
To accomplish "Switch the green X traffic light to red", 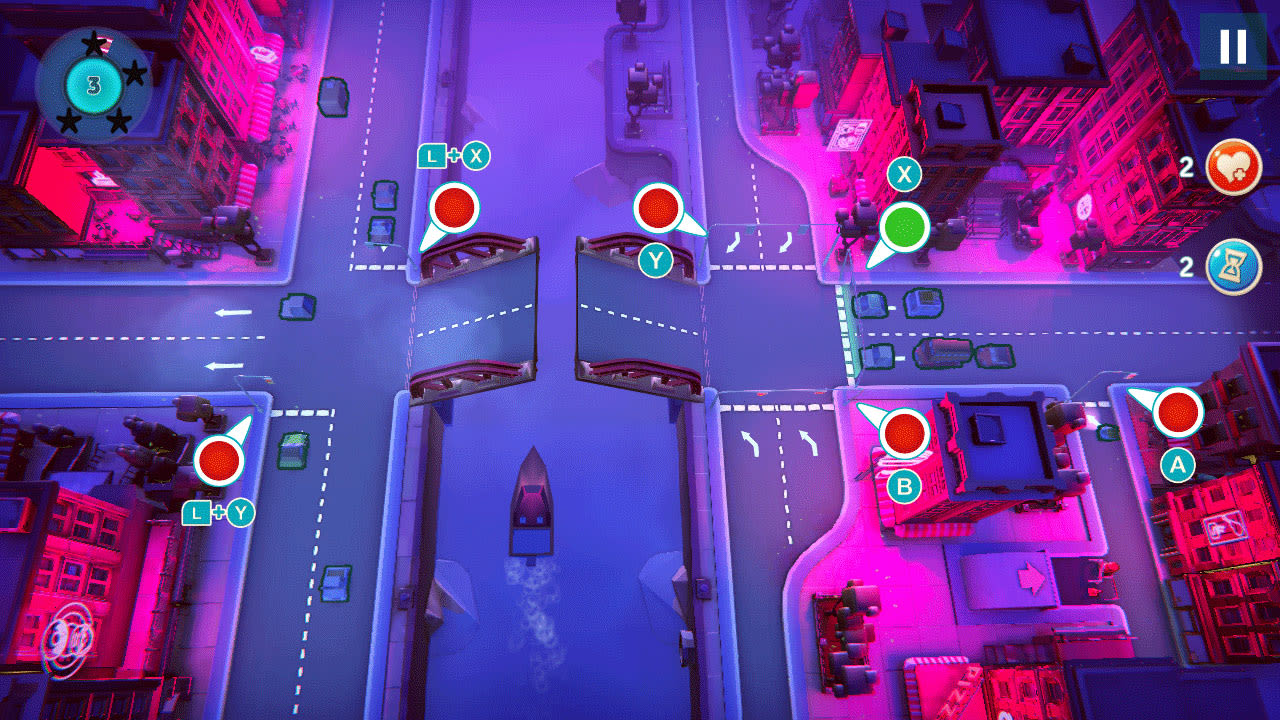I will tap(903, 226).
